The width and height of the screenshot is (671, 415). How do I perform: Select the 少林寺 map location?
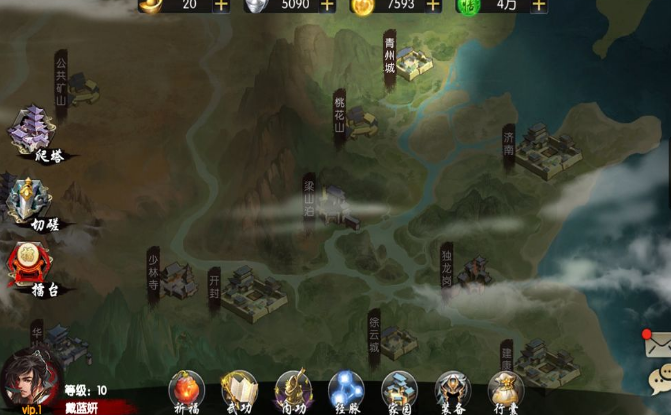pos(172,277)
